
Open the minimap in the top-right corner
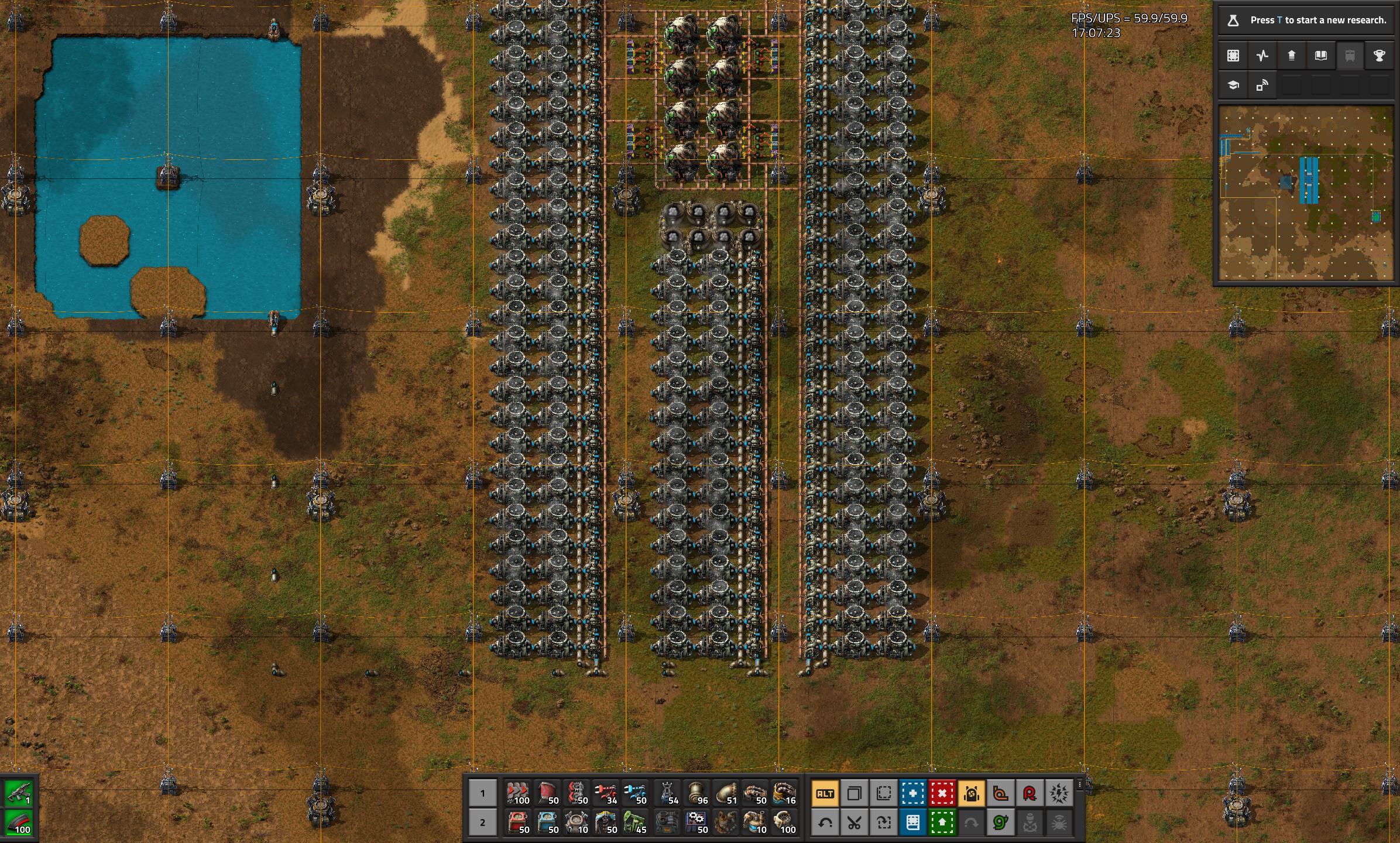(1306, 193)
